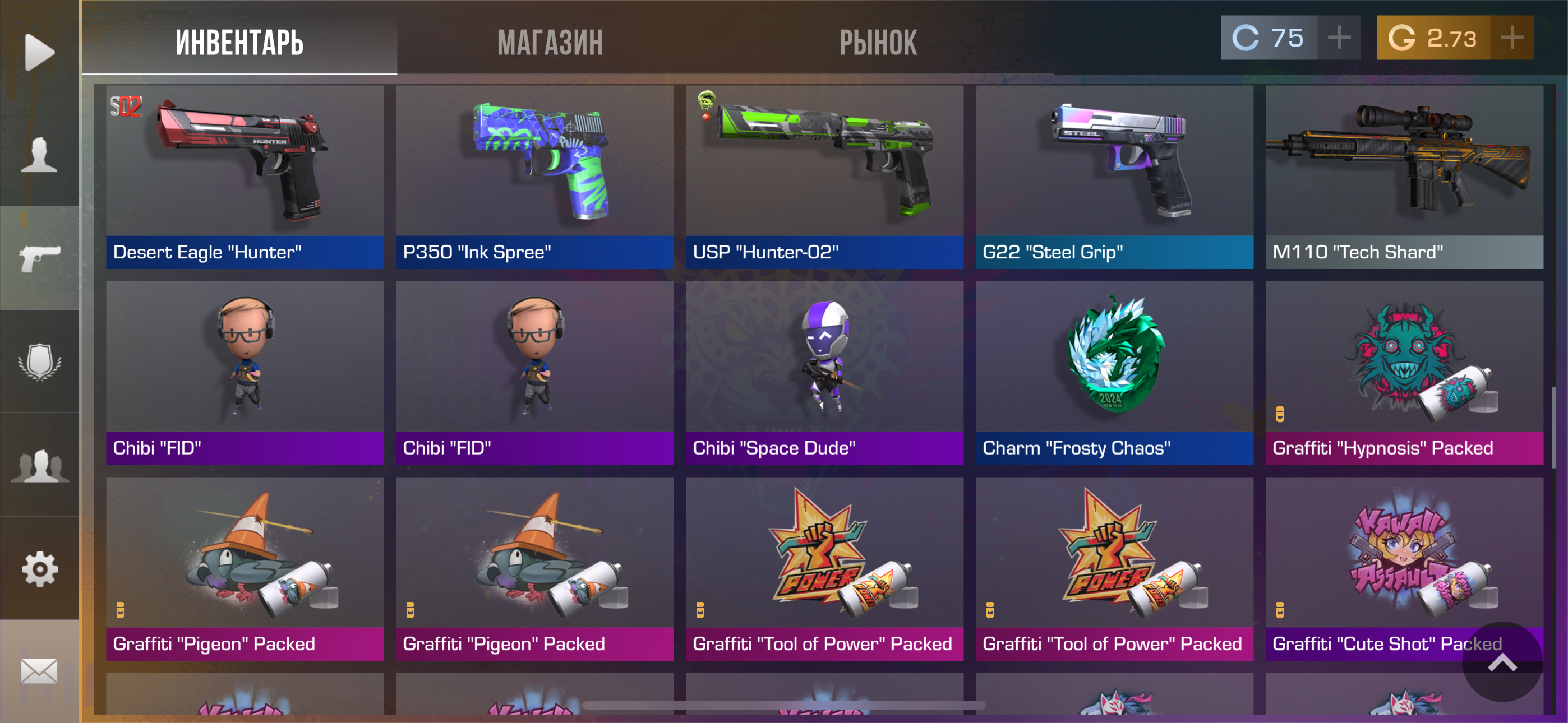Screen dimensions: 1568x723
Task: Click the play arrow in the sidebar
Action: pyautogui.click(x=40, y=52)
